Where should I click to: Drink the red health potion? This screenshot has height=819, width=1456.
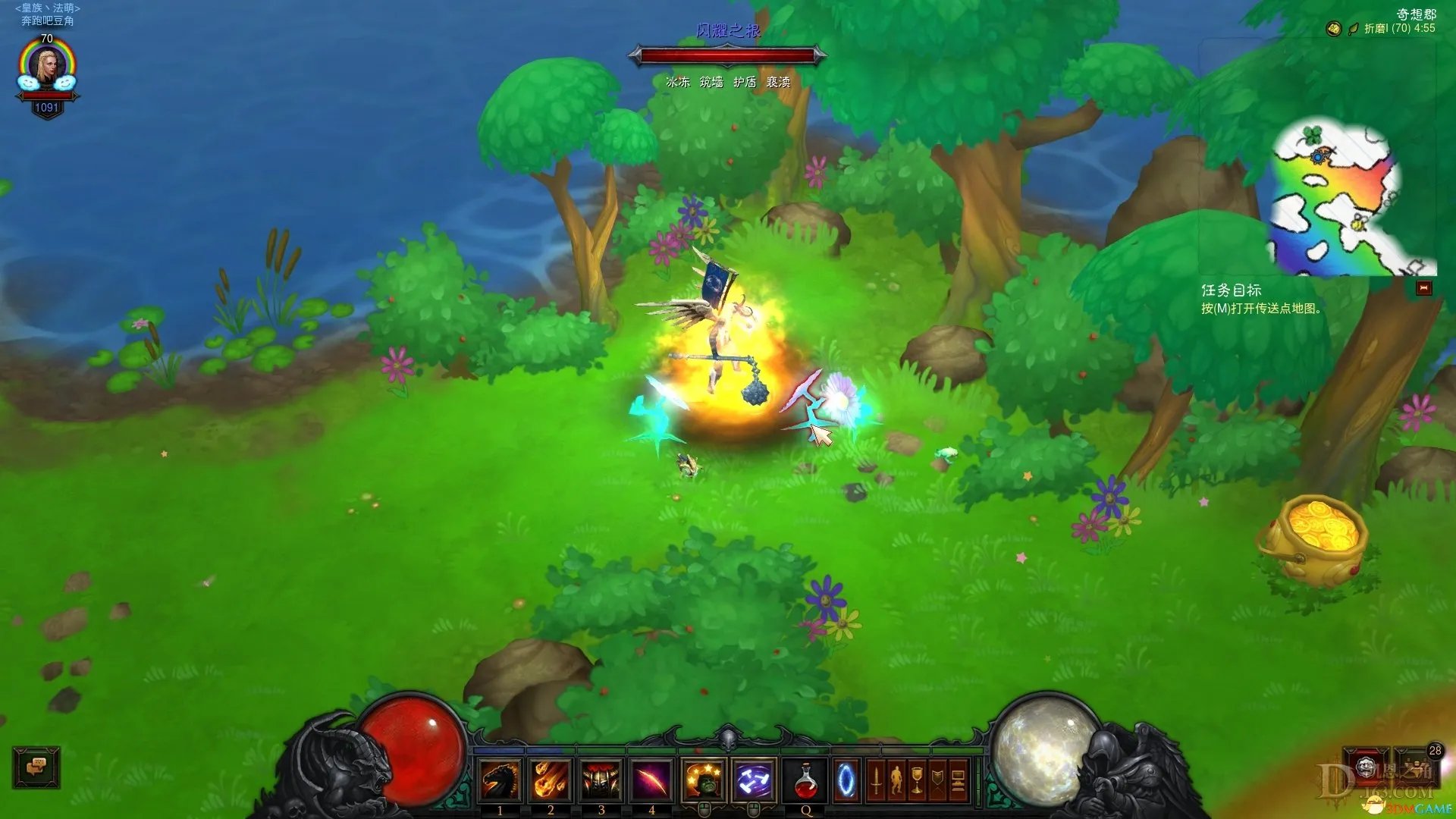[805, 780]
